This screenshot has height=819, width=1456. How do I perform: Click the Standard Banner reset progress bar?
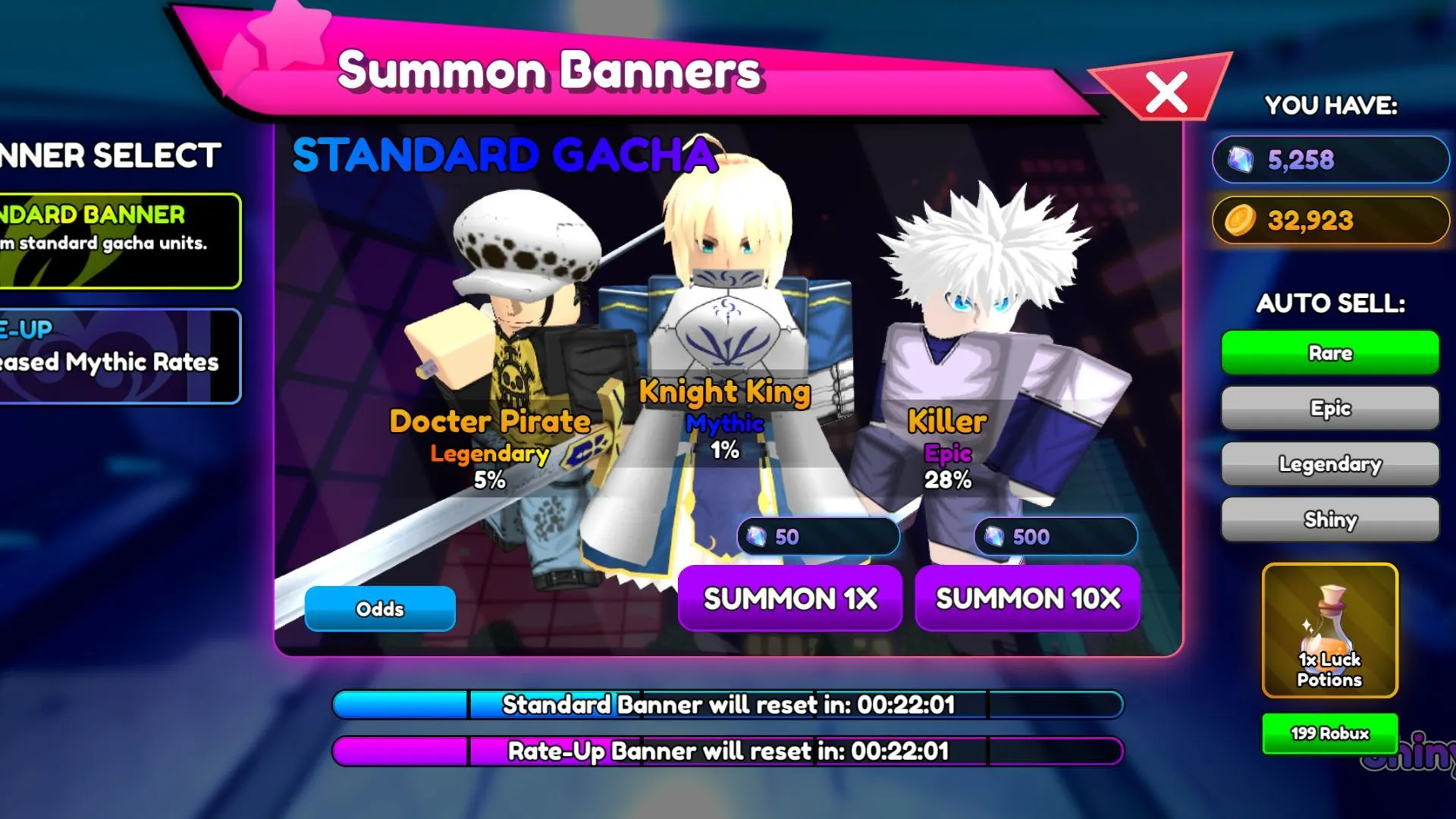(x=728, y=704)
